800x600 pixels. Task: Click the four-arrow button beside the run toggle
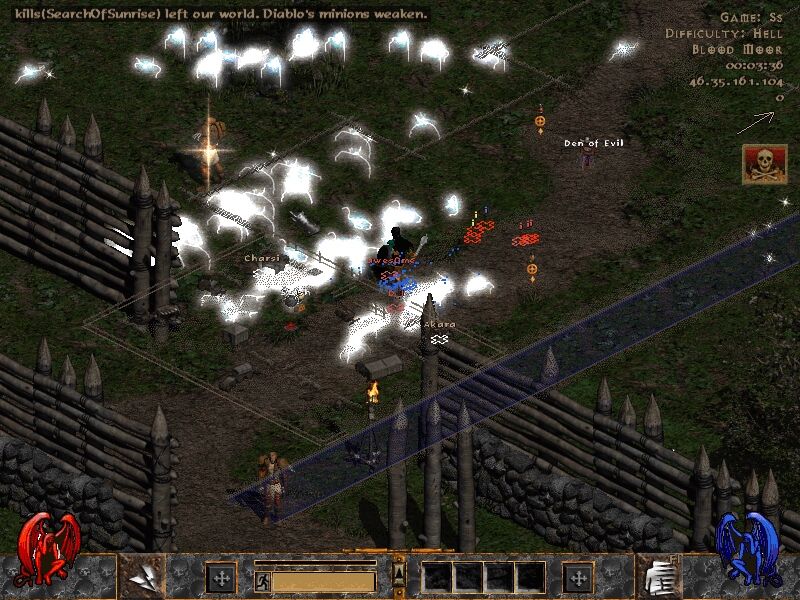[220, 577]
